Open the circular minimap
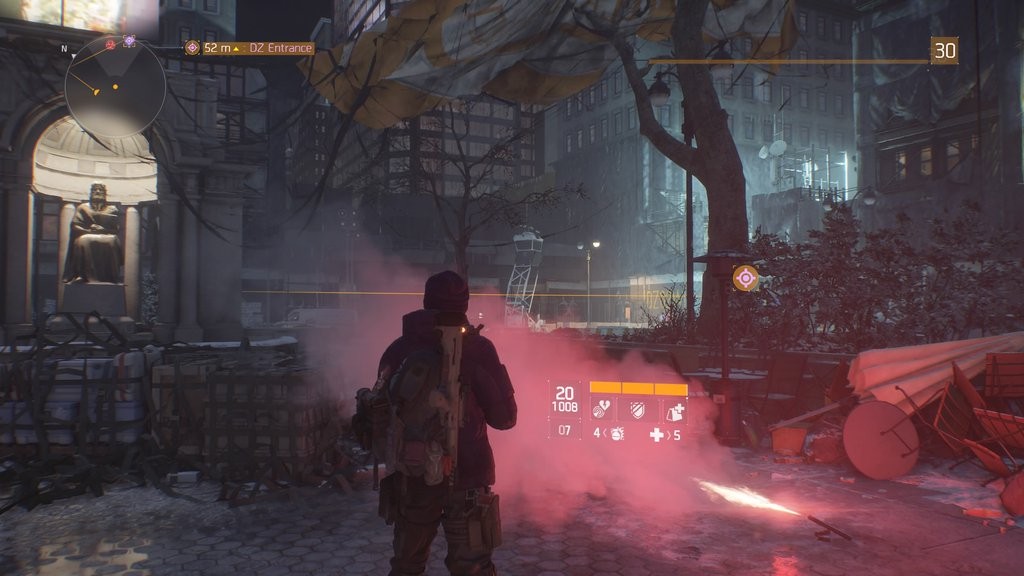Viewport: 1024px width, 576px height. coord(115,87)
